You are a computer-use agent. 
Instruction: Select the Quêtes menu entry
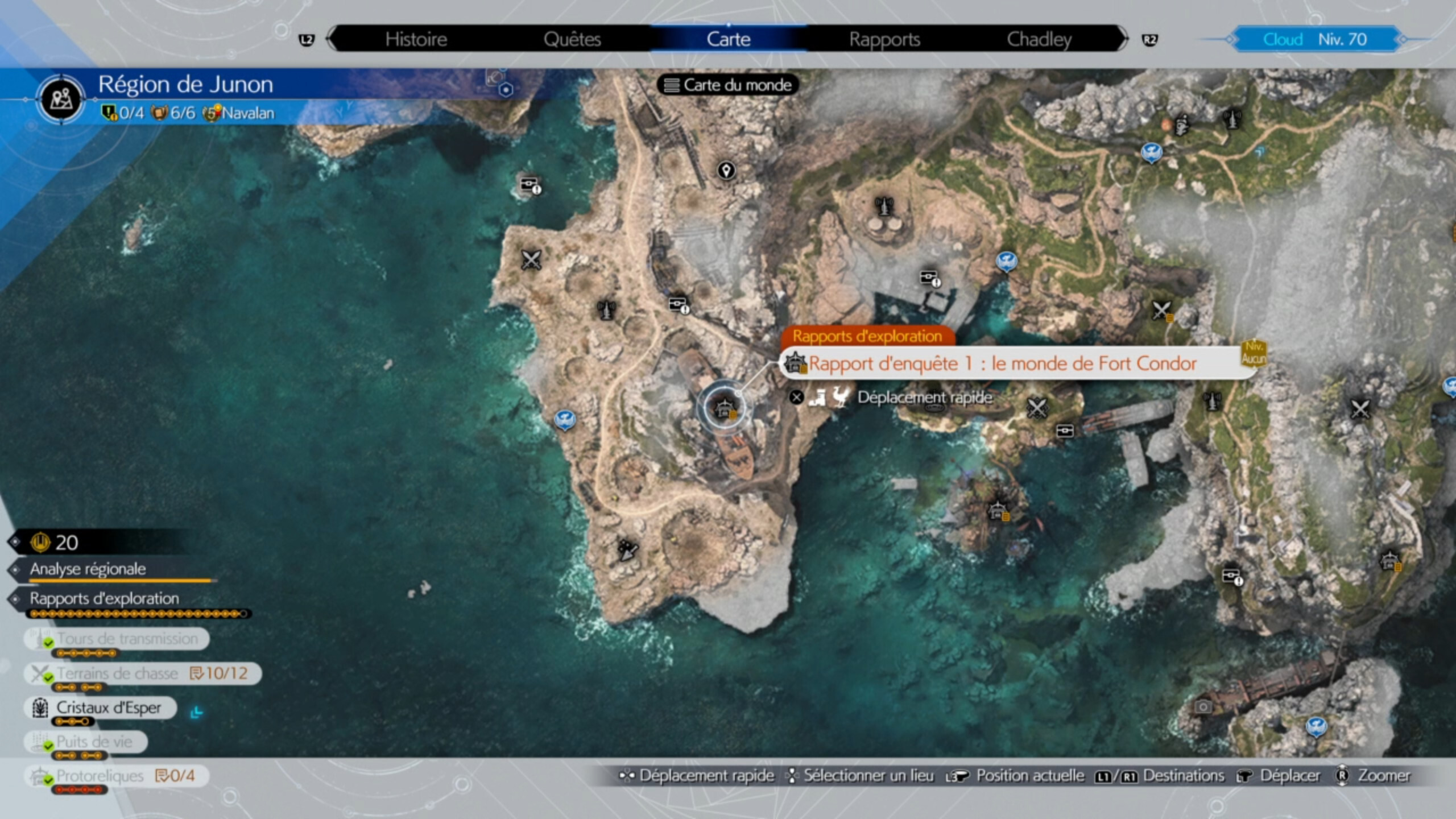click(572, 39)
